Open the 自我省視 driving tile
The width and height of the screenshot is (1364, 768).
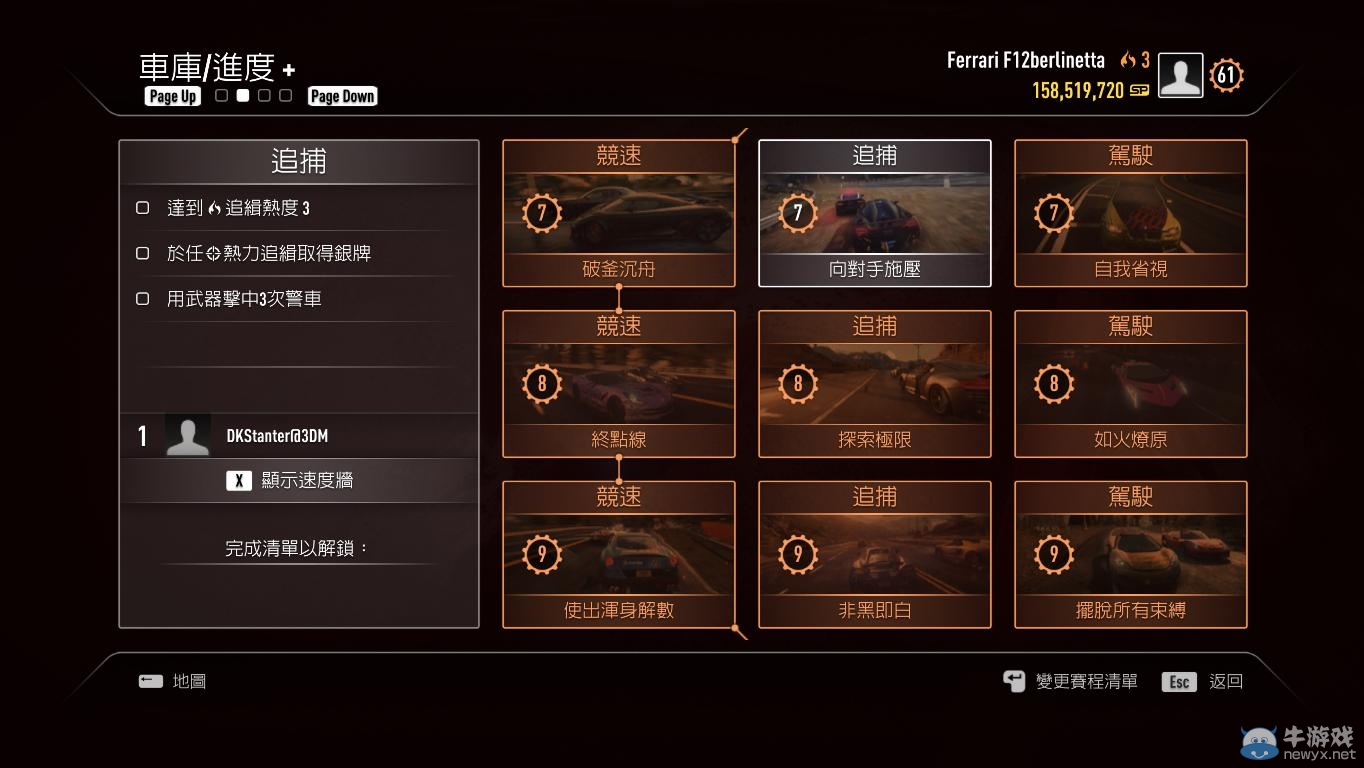(1130, 213)
